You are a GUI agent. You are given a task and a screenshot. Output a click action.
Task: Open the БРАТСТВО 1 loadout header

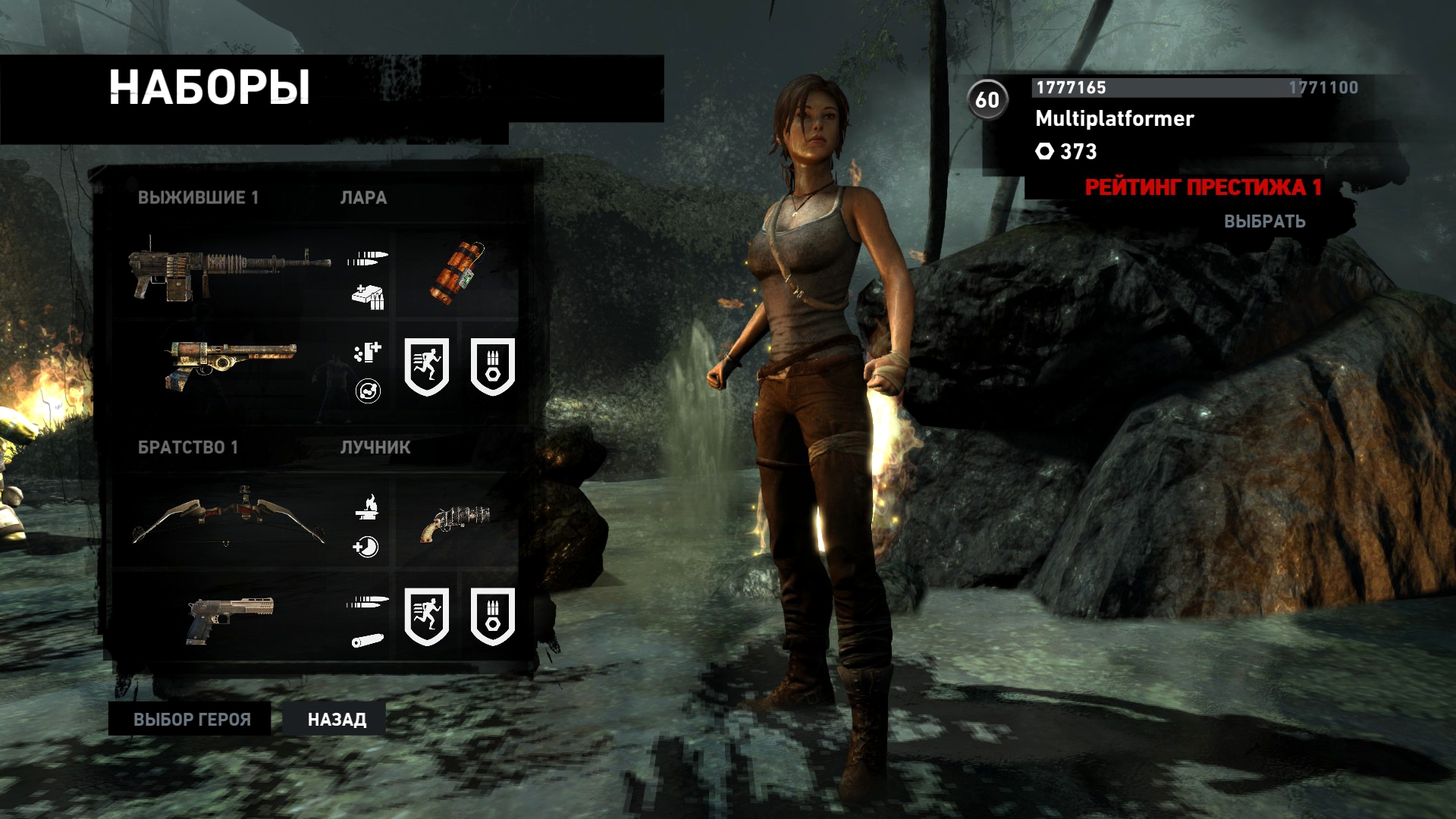coord(187,447)
